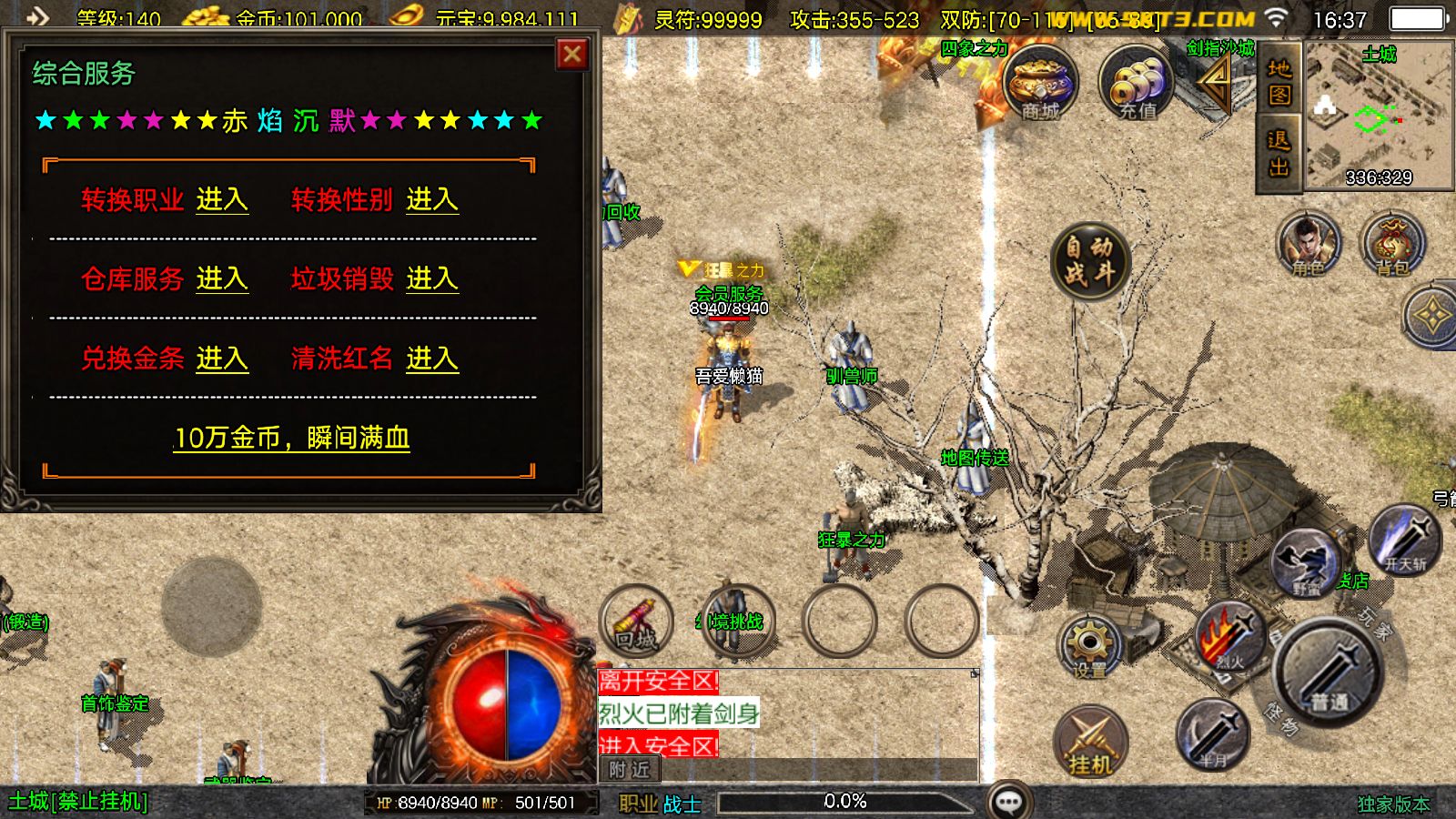Viewport: 1456px width, 819px height.
Task: Open the 角色 character sheet
Action: [x=1309, y=244]
